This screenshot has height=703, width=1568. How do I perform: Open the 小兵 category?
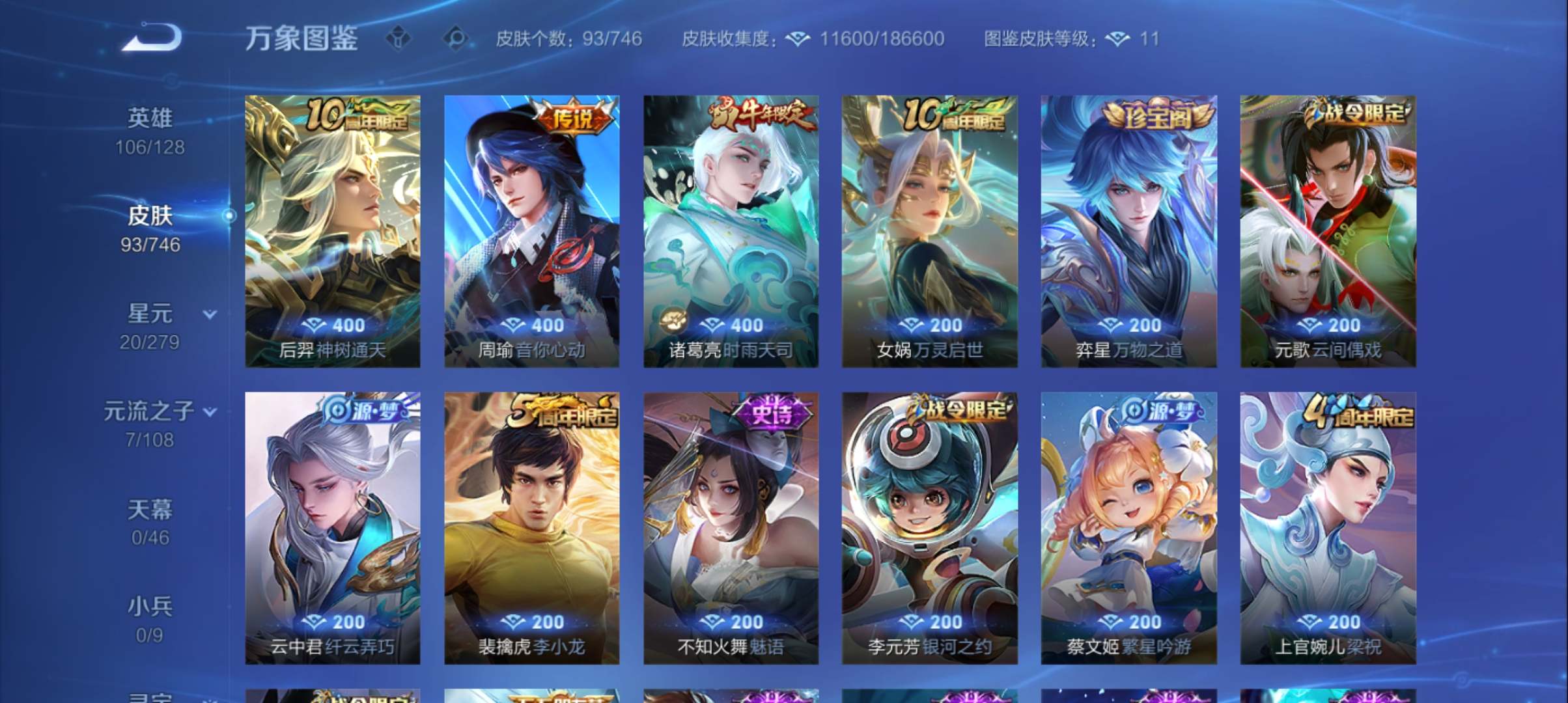[x=151, y=605]
